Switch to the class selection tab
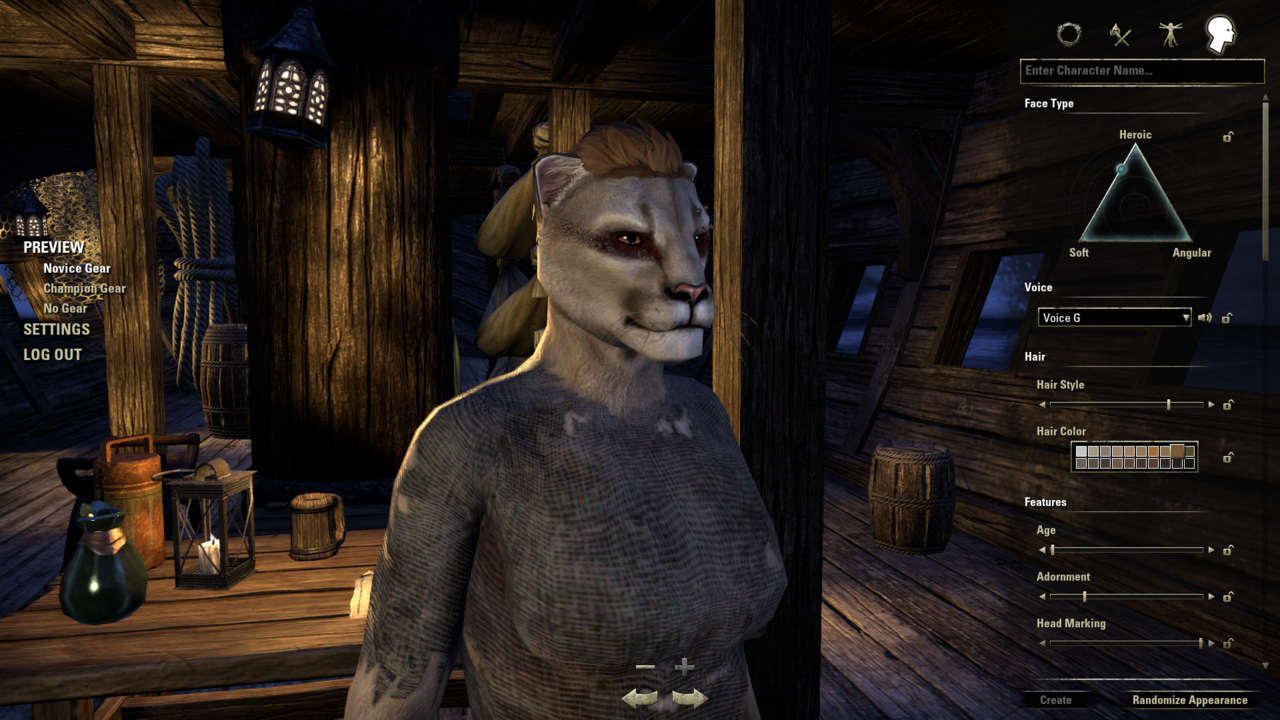The image size is (1280, 720). [1120, 35]
